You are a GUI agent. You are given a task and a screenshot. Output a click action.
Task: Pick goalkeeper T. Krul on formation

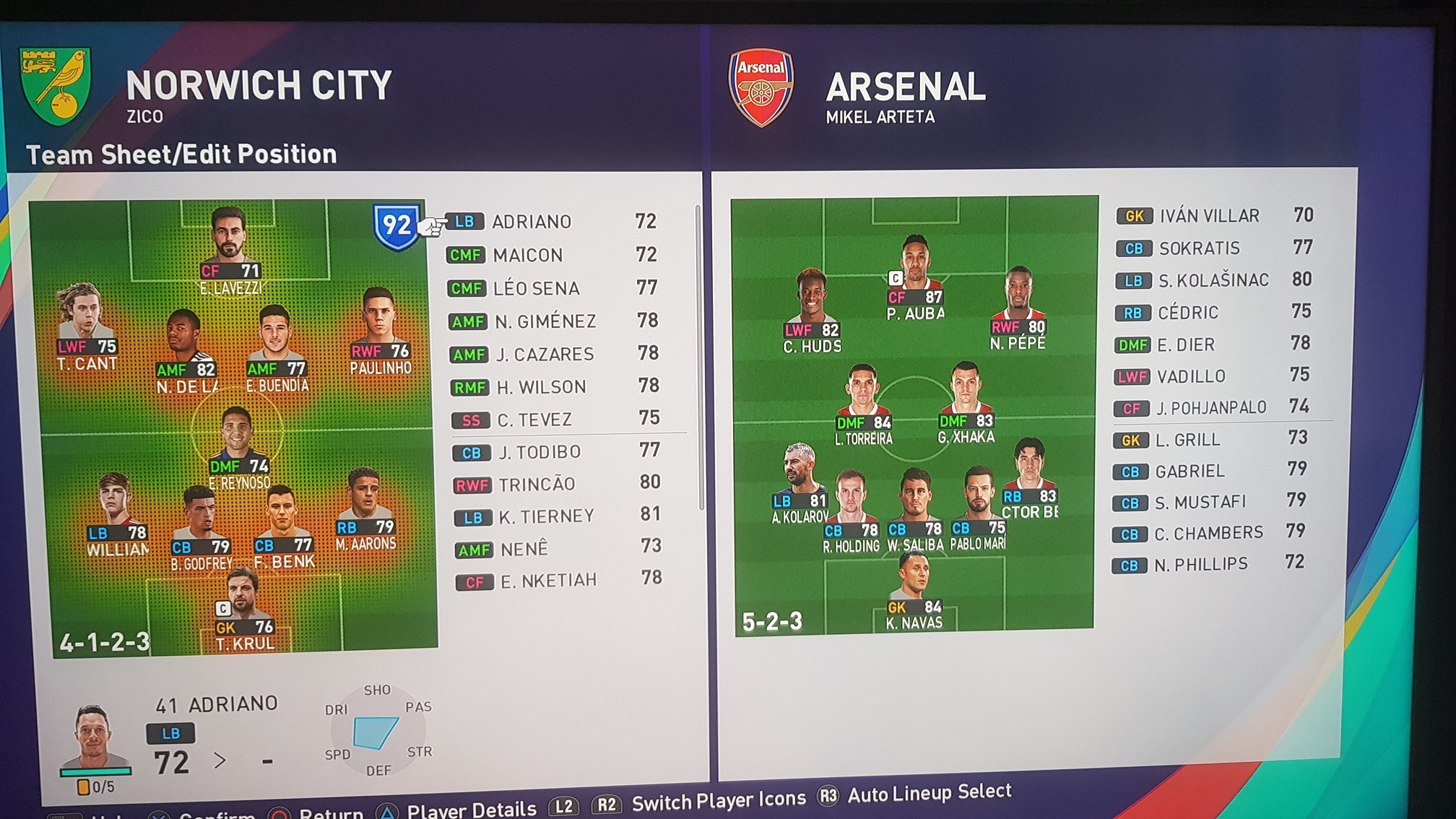point(243,607)
